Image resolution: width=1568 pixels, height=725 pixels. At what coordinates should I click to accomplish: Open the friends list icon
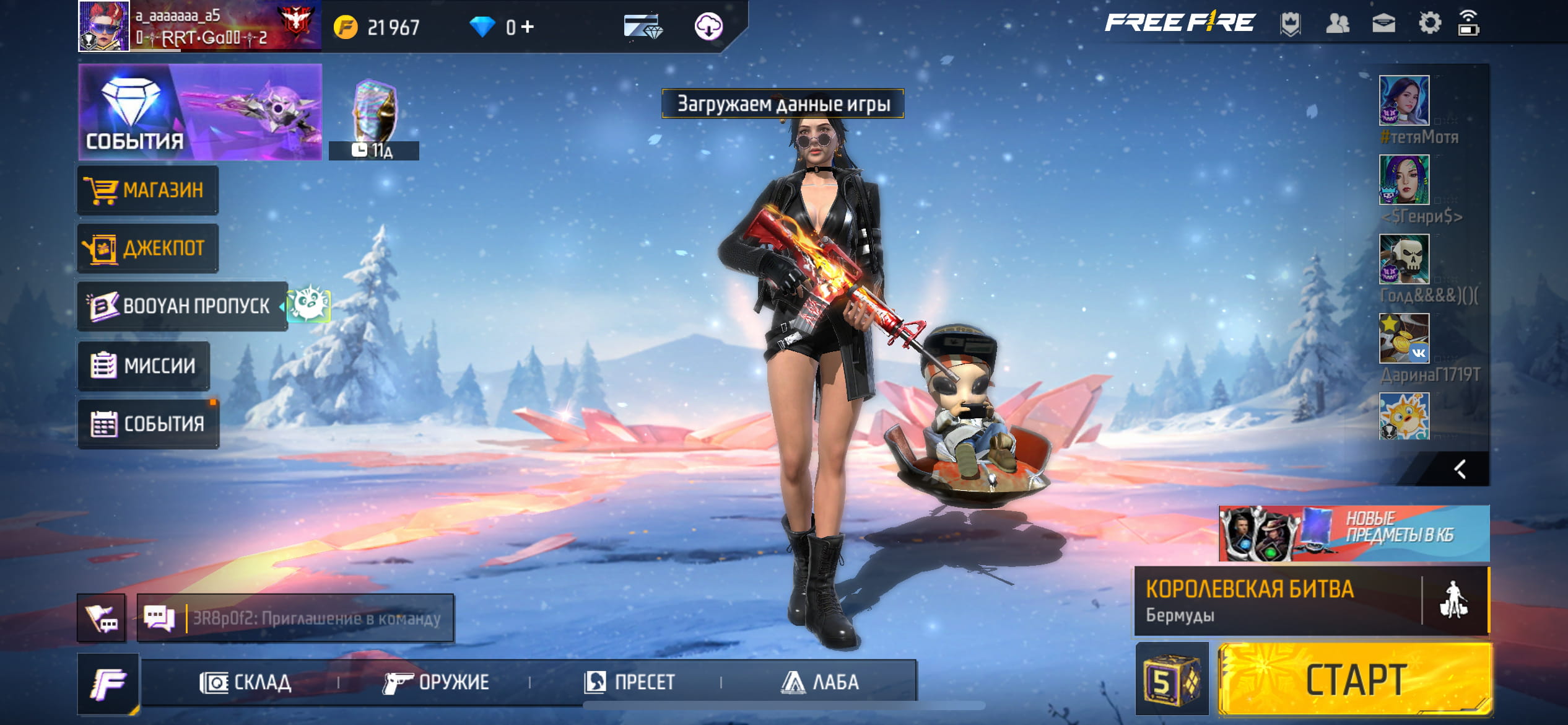pos(1337,24)
